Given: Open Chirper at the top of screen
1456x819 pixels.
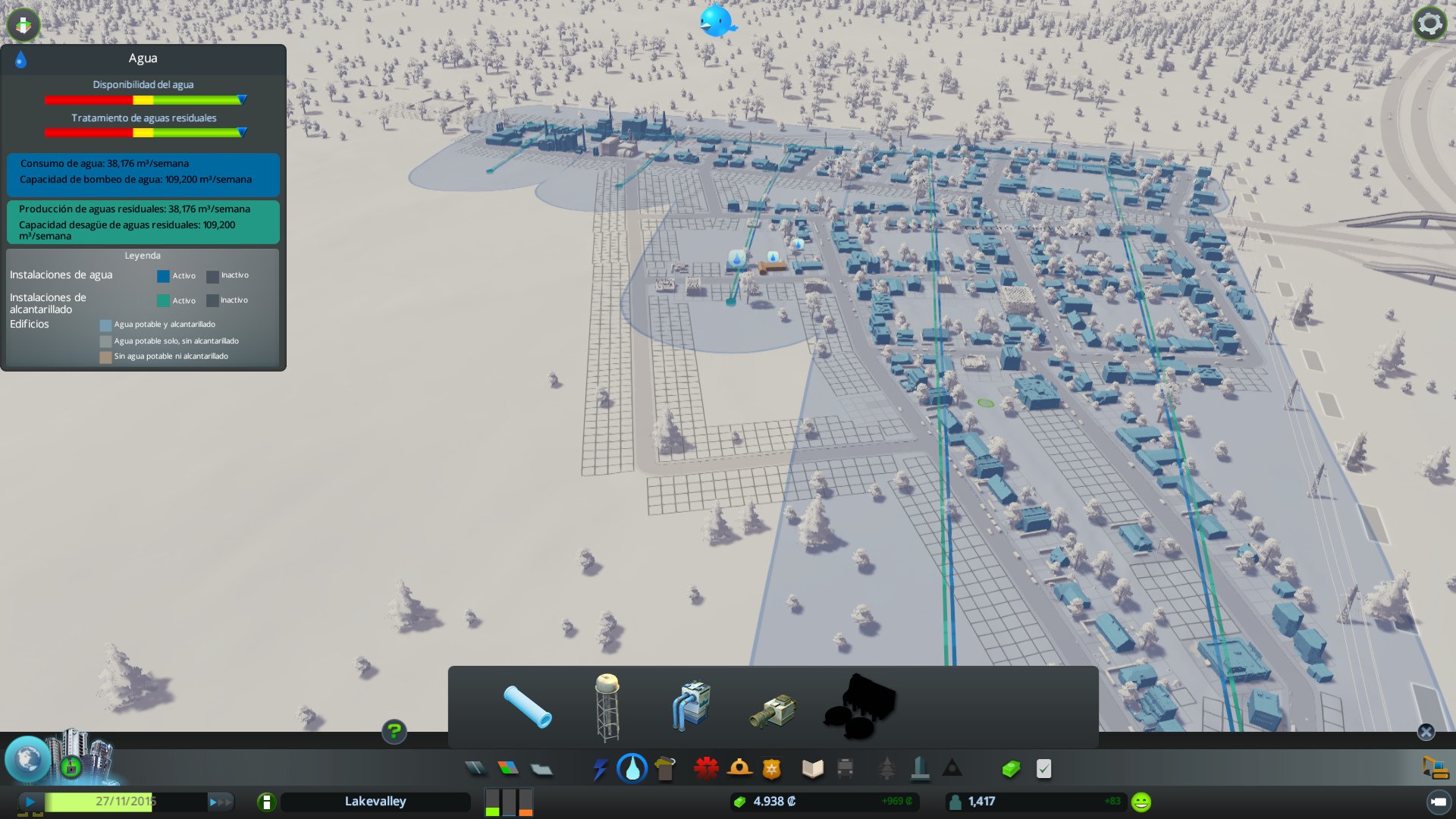Looking at the screenshot, I should click(717, 21).
